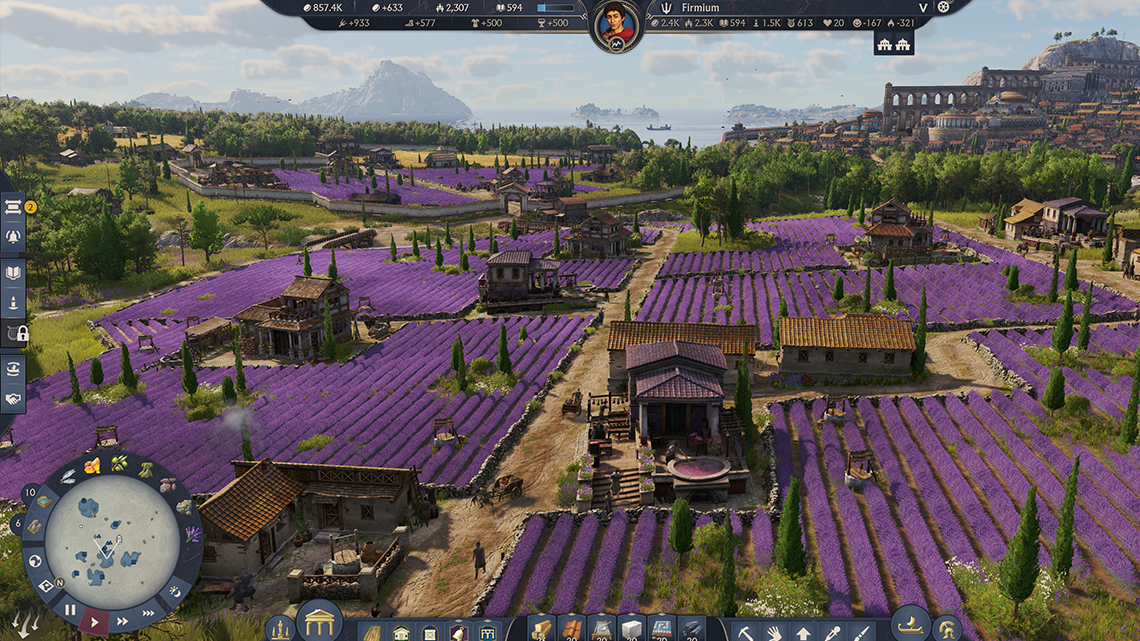1140x641 pixels.
Task: Select the wooden planks build material slot
Action: click(x=541, y=629)
